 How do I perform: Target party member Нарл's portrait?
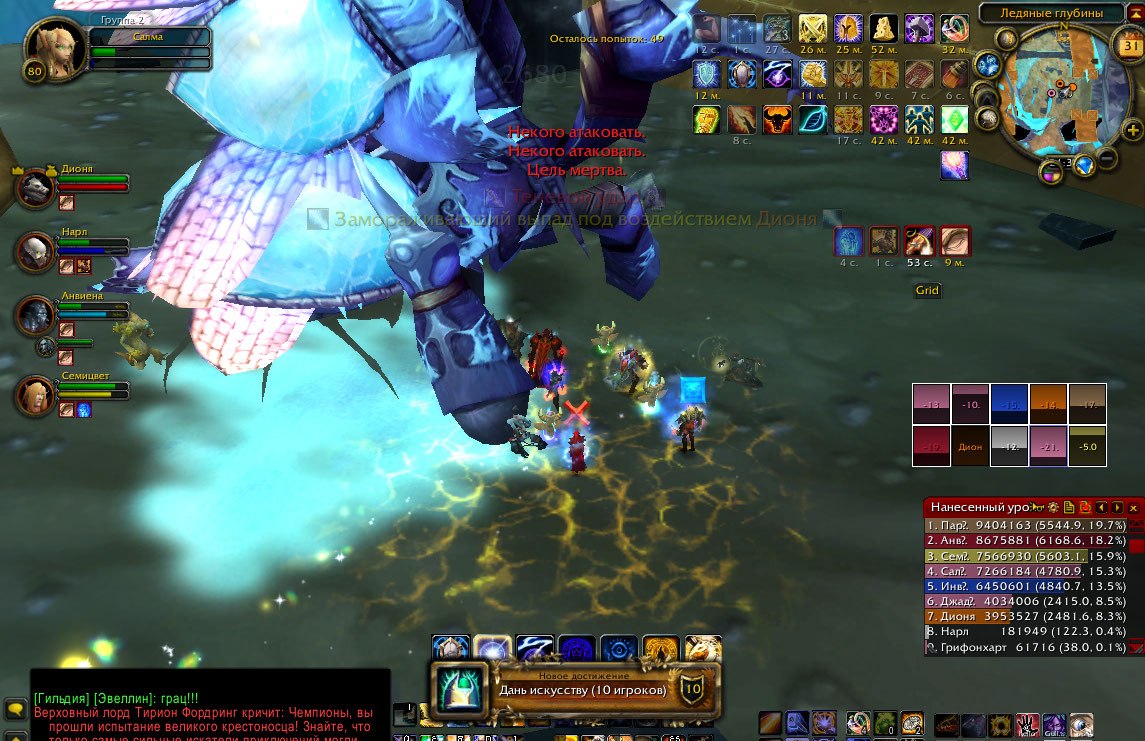(36, 251)
